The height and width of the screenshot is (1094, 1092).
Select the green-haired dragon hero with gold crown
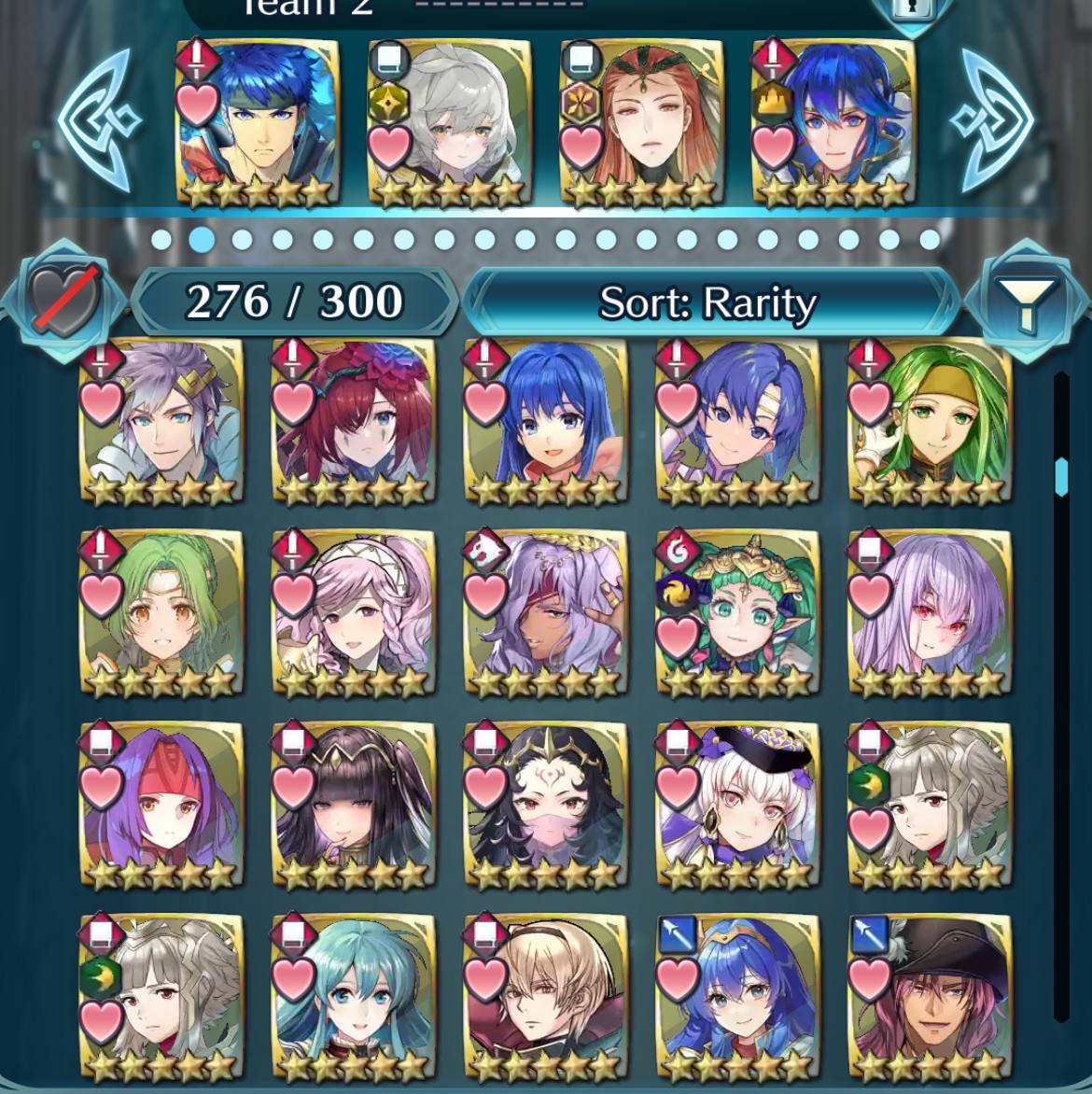point(737,614)
